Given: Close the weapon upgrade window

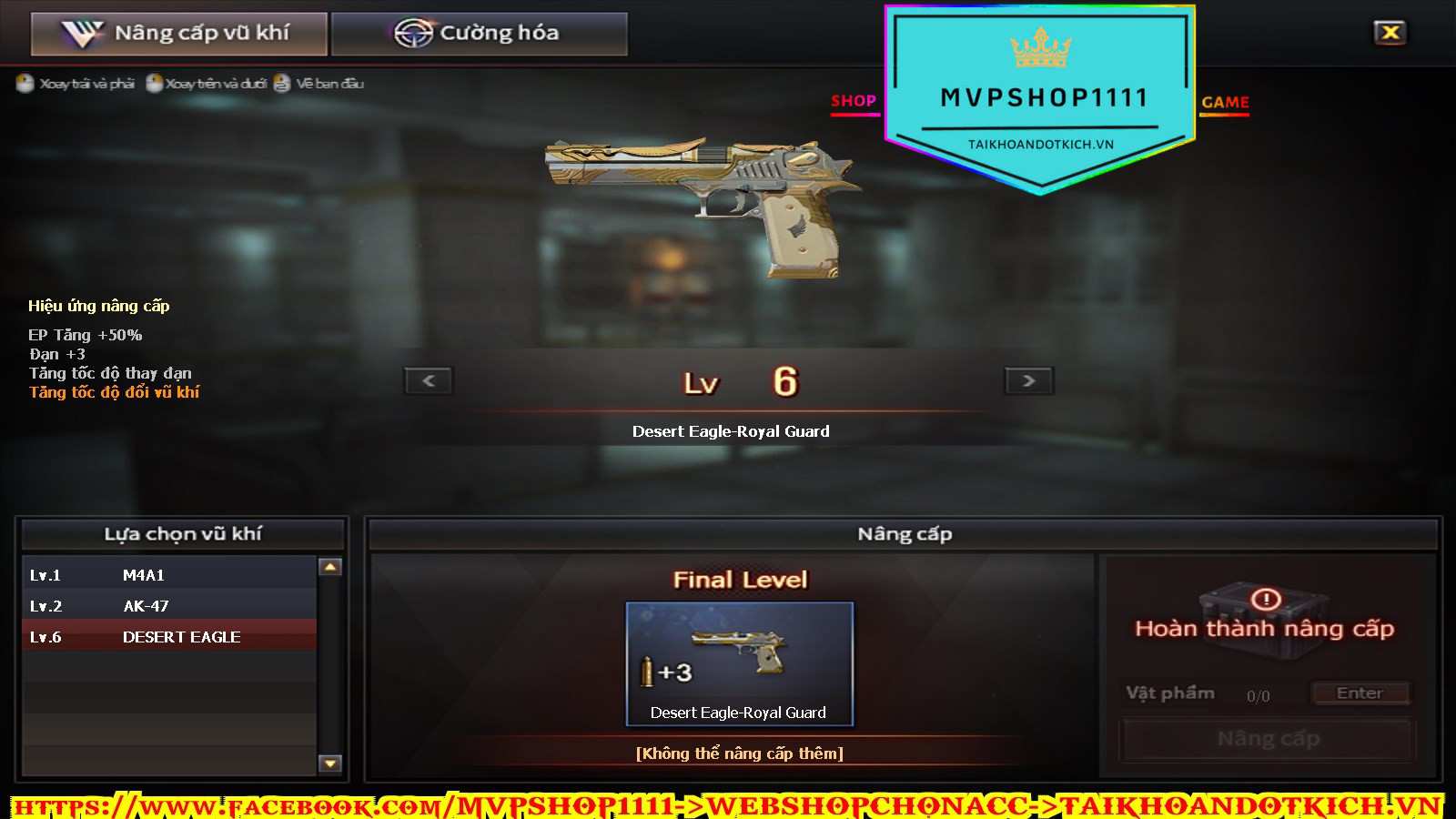Looking at the screenshot, I should [1390, 33].
